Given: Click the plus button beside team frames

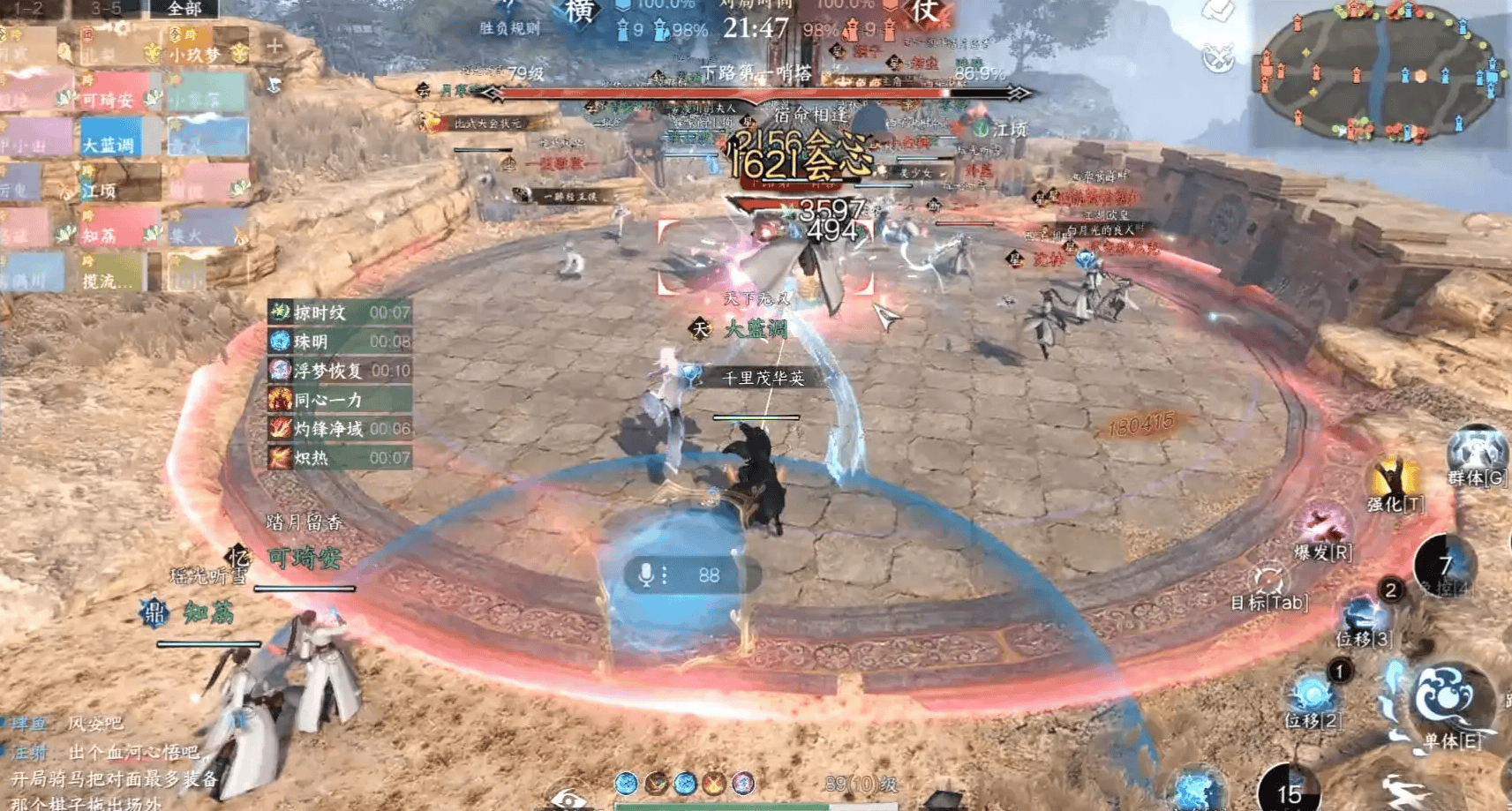Looking at the screenshot, I should [x=274, y=47].
